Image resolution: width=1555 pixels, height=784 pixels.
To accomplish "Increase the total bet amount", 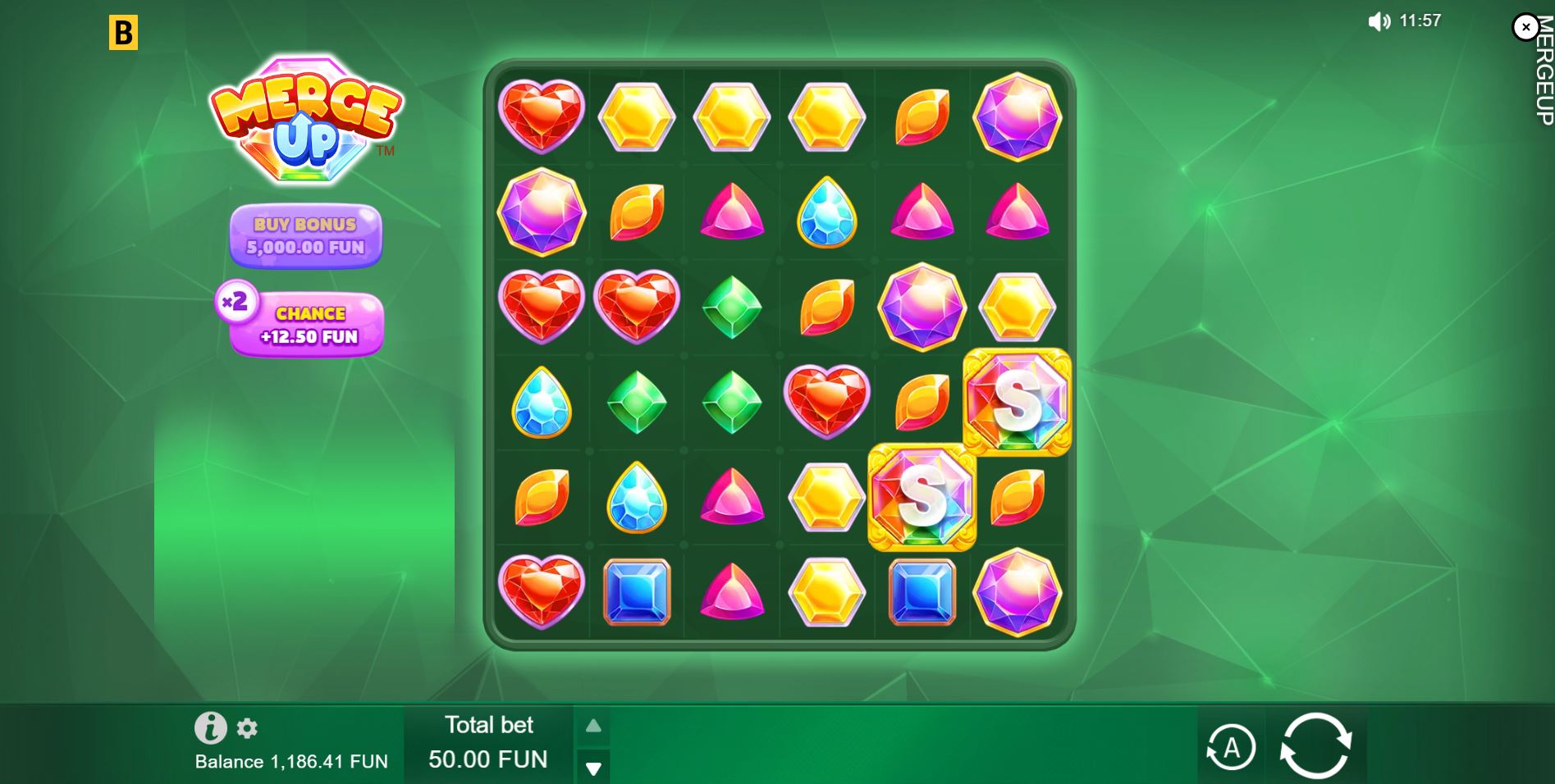I will (593, 725).
